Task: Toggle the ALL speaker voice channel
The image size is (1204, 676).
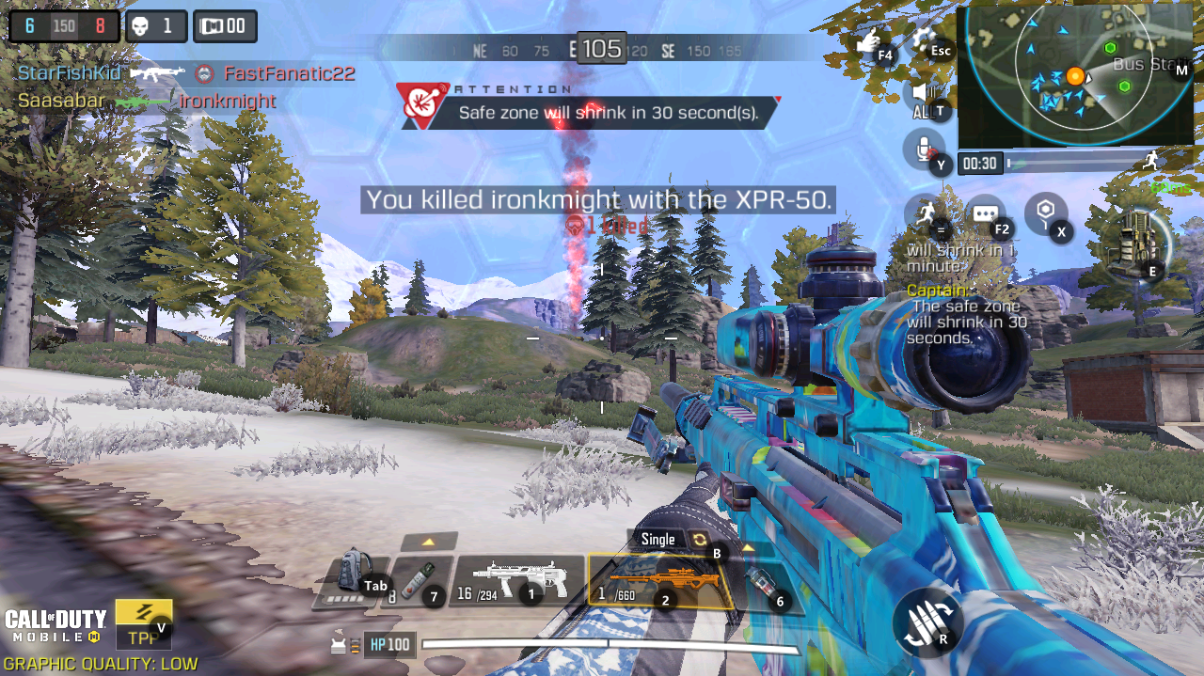Action: [922, 97]
